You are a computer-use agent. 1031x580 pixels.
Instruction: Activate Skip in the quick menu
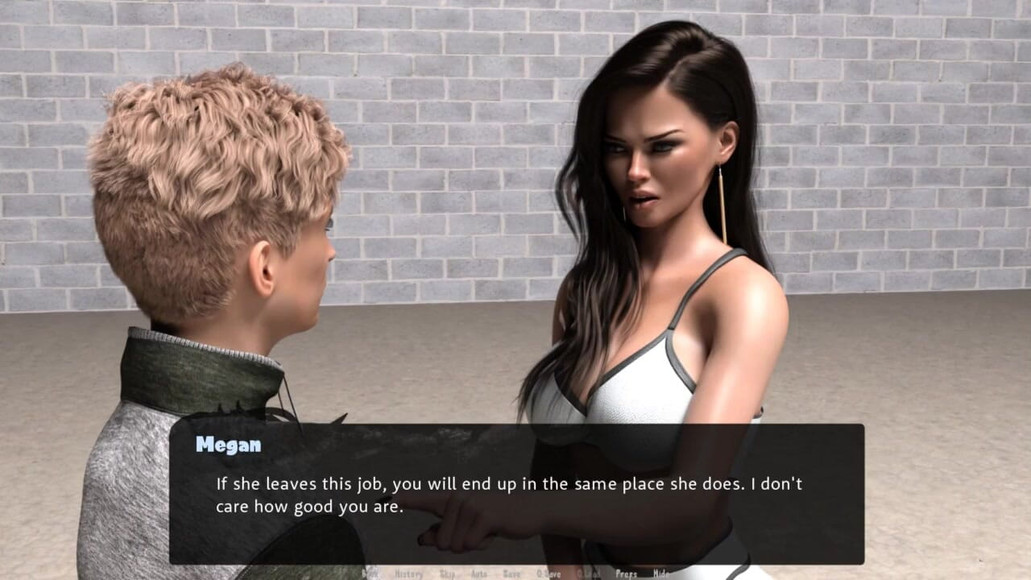click(x=447, y=574)
